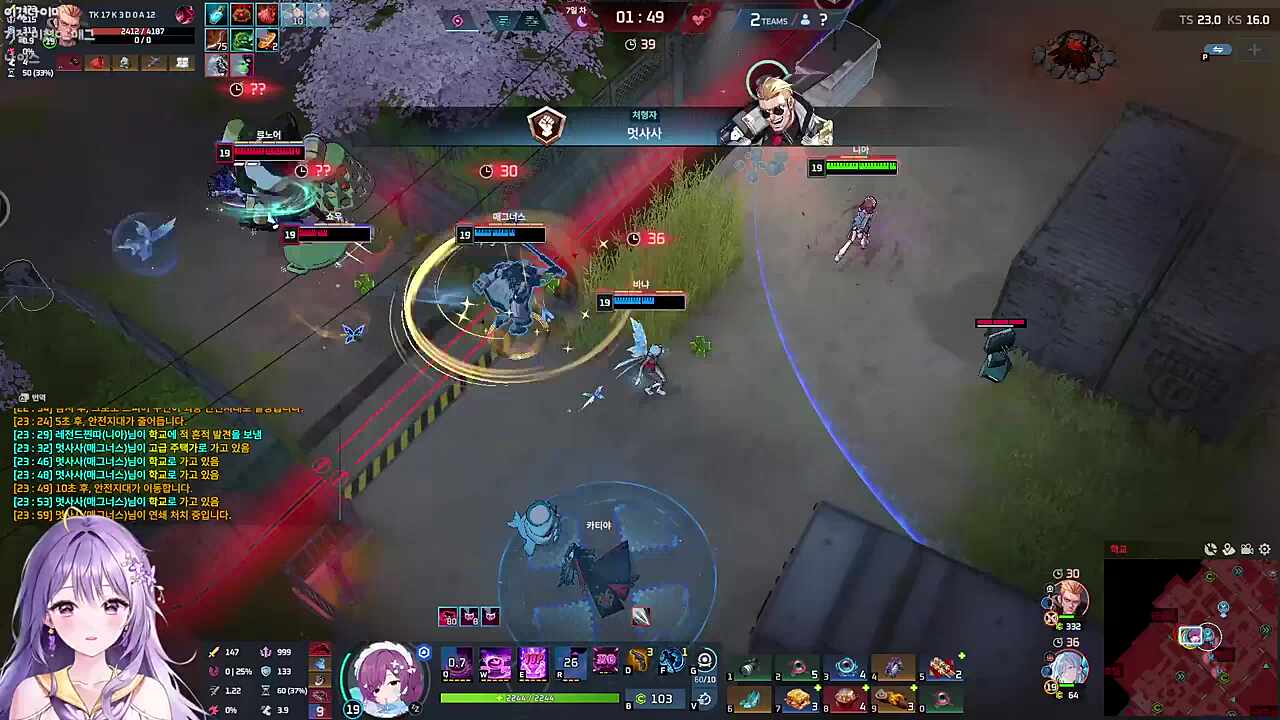Trigger the R ultimate skill icon
This screenshot has height=720, width=1280.
570,662
